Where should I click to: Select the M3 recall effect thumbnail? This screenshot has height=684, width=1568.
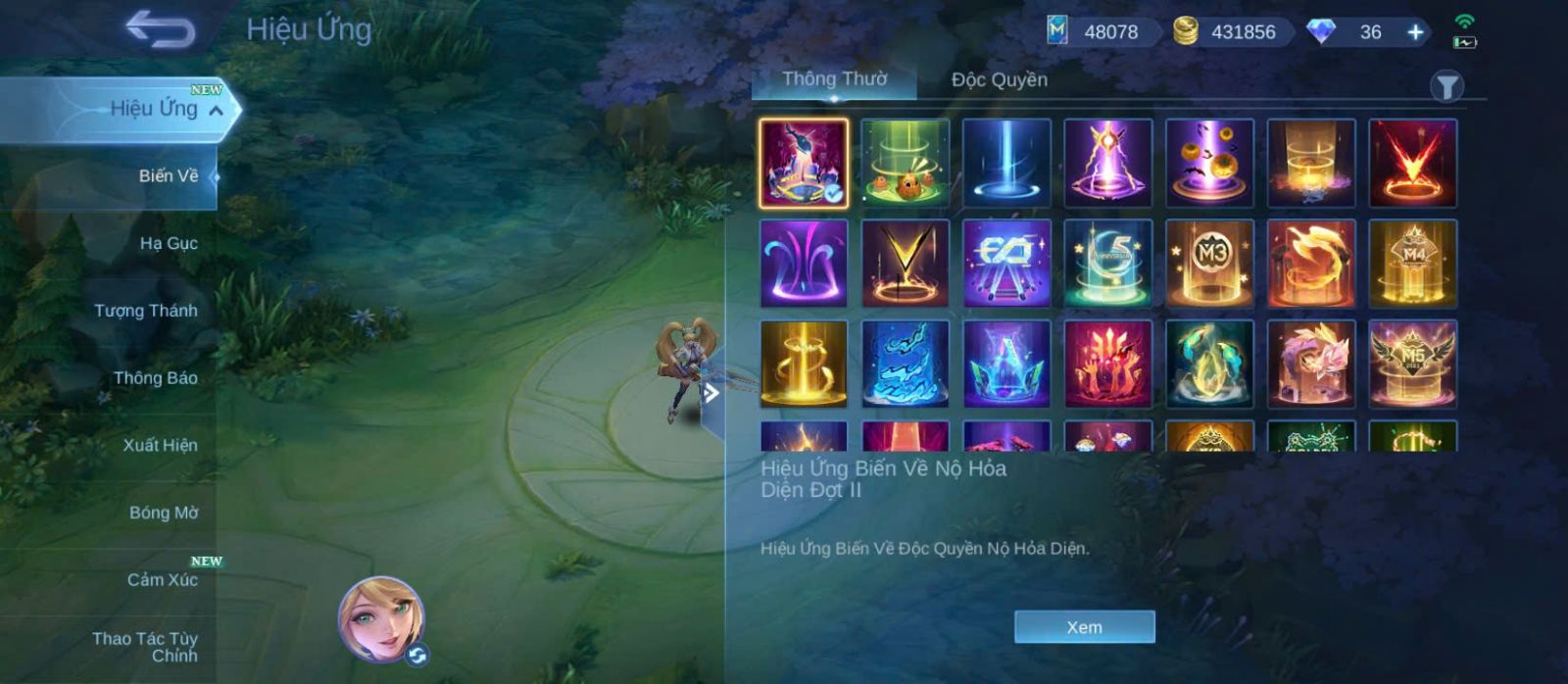1209,263
